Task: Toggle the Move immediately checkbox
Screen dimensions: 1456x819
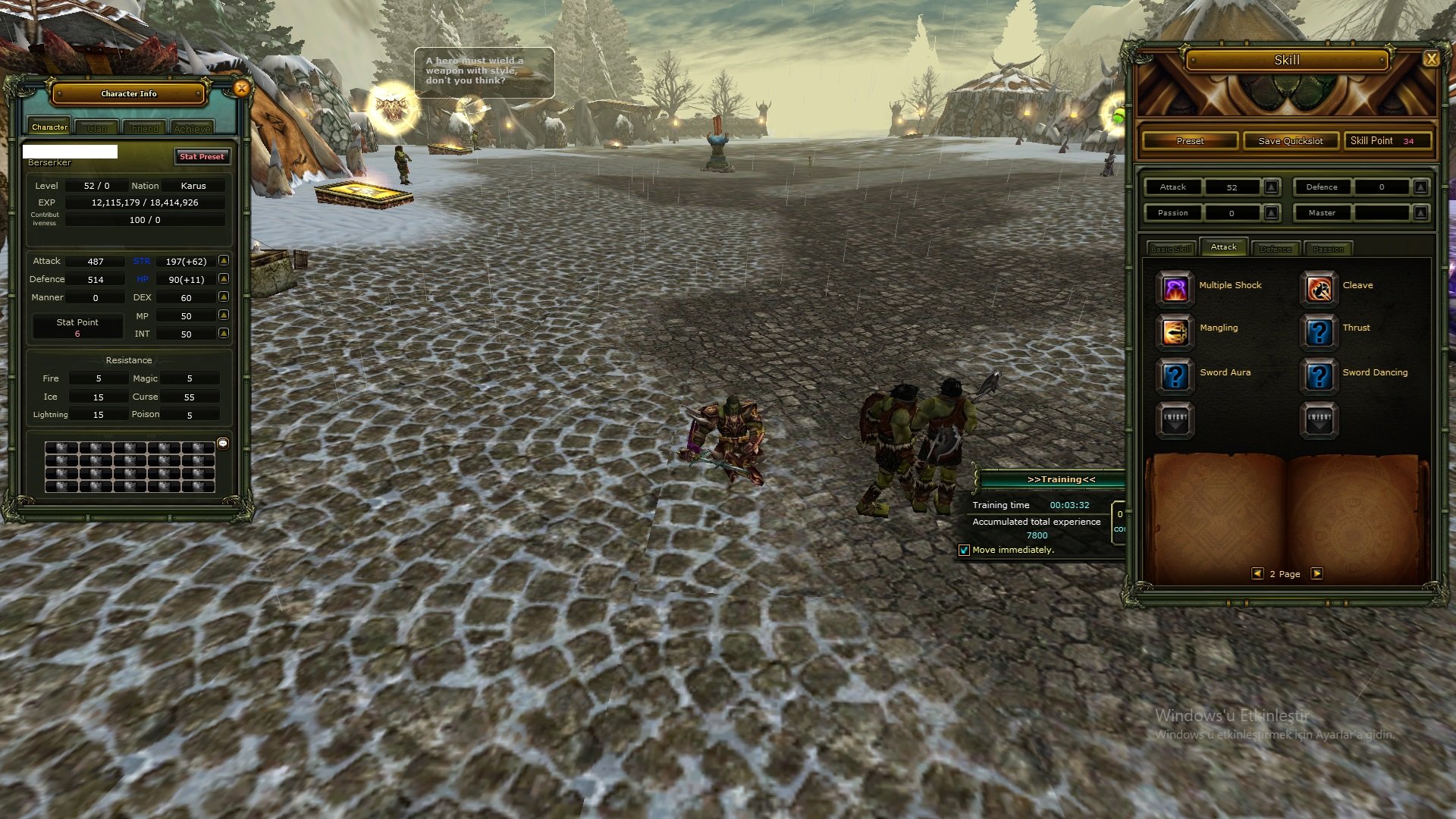Action: (x=964, y=551)
